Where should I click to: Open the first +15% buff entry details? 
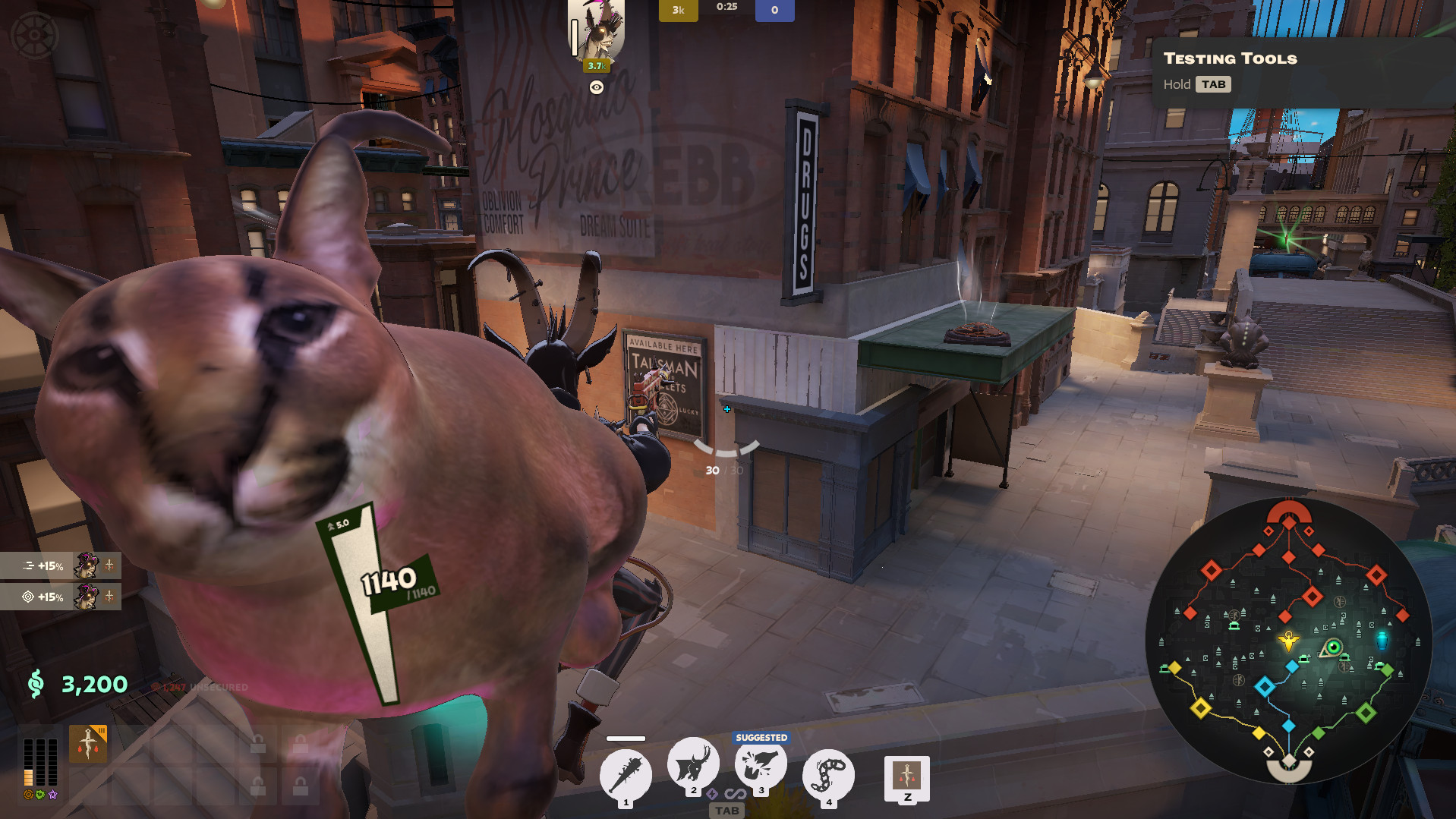61,566
